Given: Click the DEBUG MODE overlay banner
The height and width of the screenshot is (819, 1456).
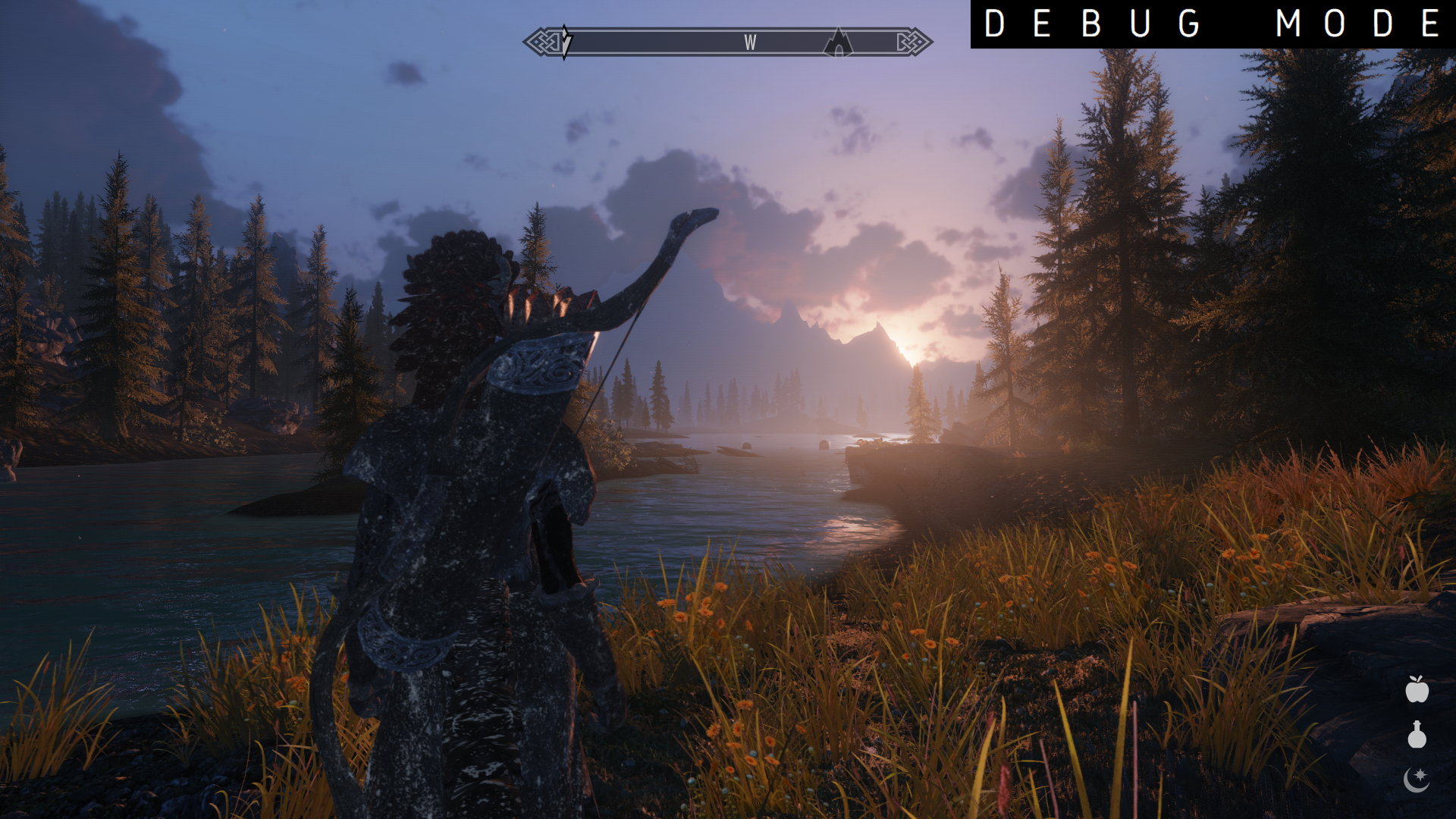Looking at the screenshot, I should click(1212, 24).
